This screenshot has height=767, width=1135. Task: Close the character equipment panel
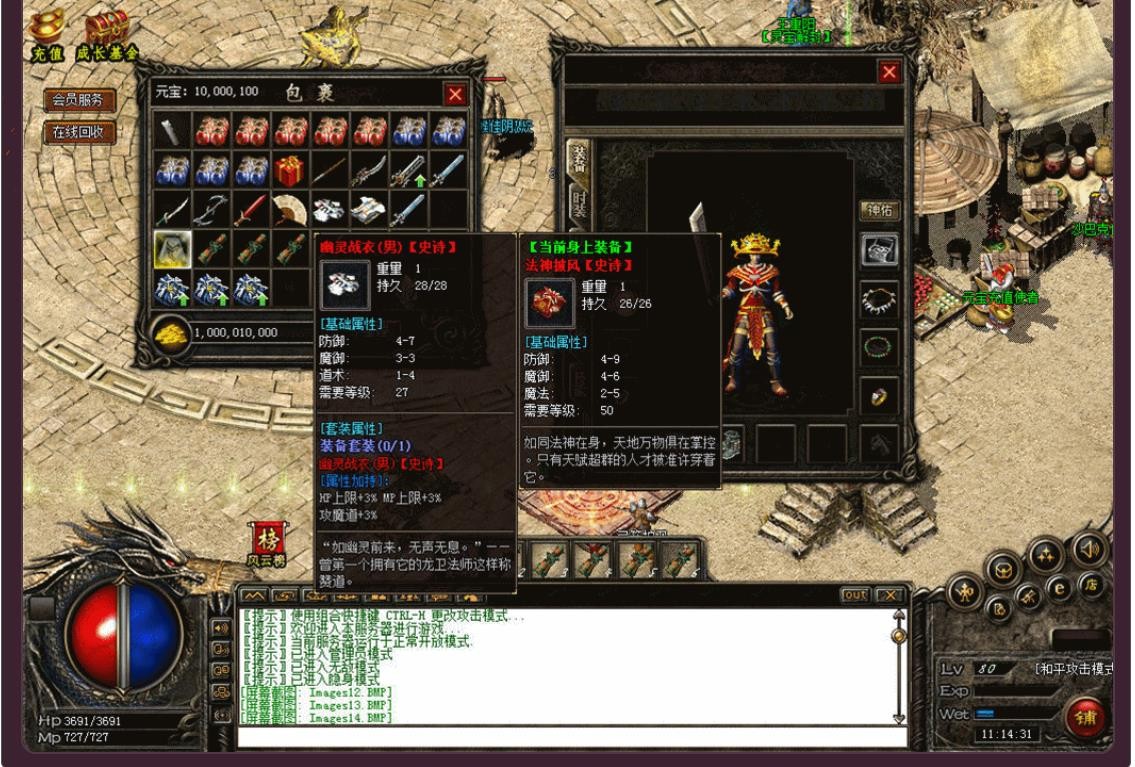click(x=888, y=72)
